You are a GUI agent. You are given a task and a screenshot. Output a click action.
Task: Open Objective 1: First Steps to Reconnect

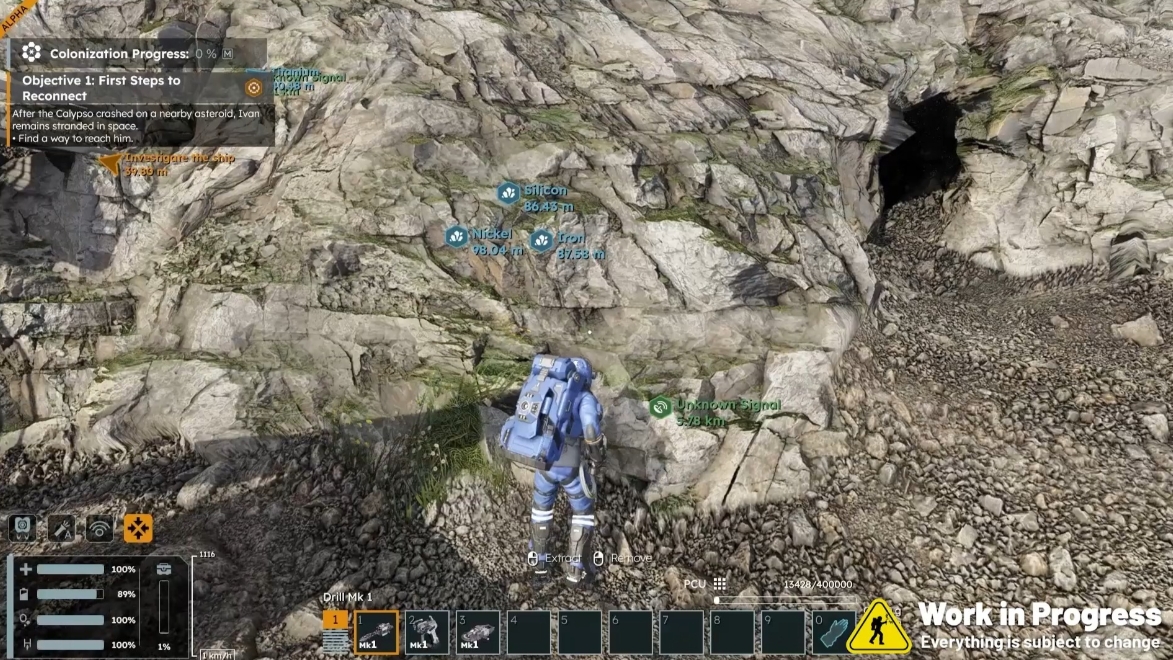[101, 88]
